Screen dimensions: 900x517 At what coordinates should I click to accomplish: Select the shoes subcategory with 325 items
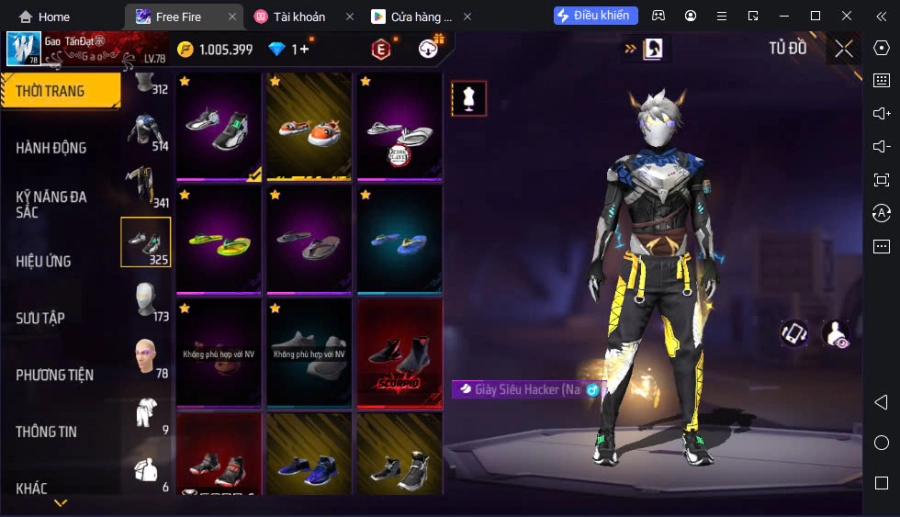(x=146, y=242)
